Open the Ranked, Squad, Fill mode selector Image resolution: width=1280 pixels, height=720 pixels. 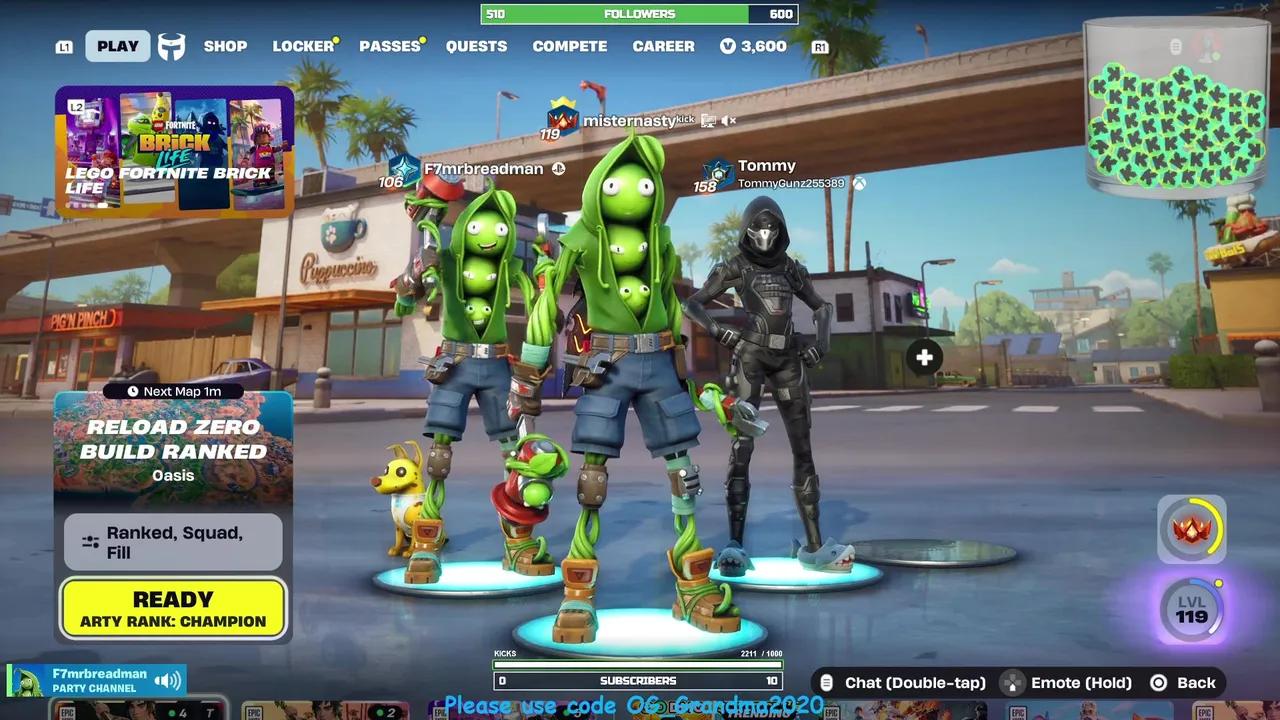[172, 543]
